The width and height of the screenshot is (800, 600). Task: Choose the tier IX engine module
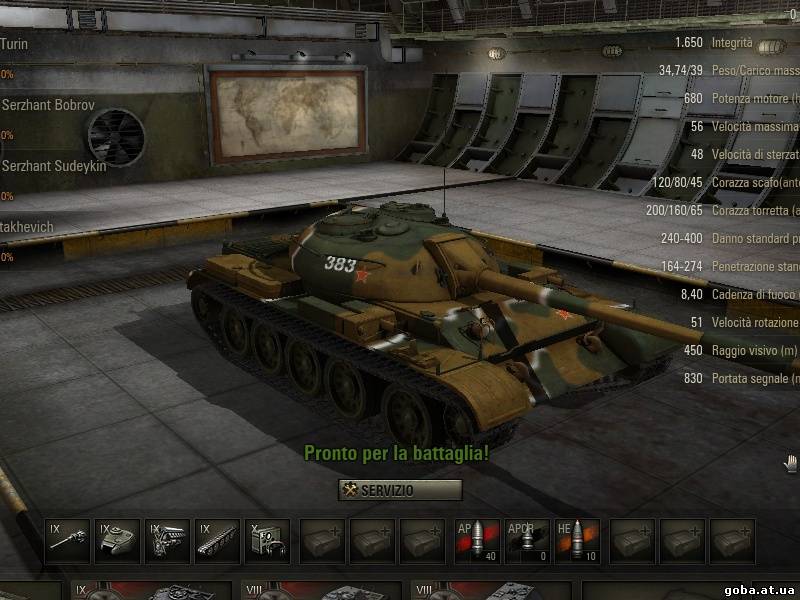click(x=168, y=541)
